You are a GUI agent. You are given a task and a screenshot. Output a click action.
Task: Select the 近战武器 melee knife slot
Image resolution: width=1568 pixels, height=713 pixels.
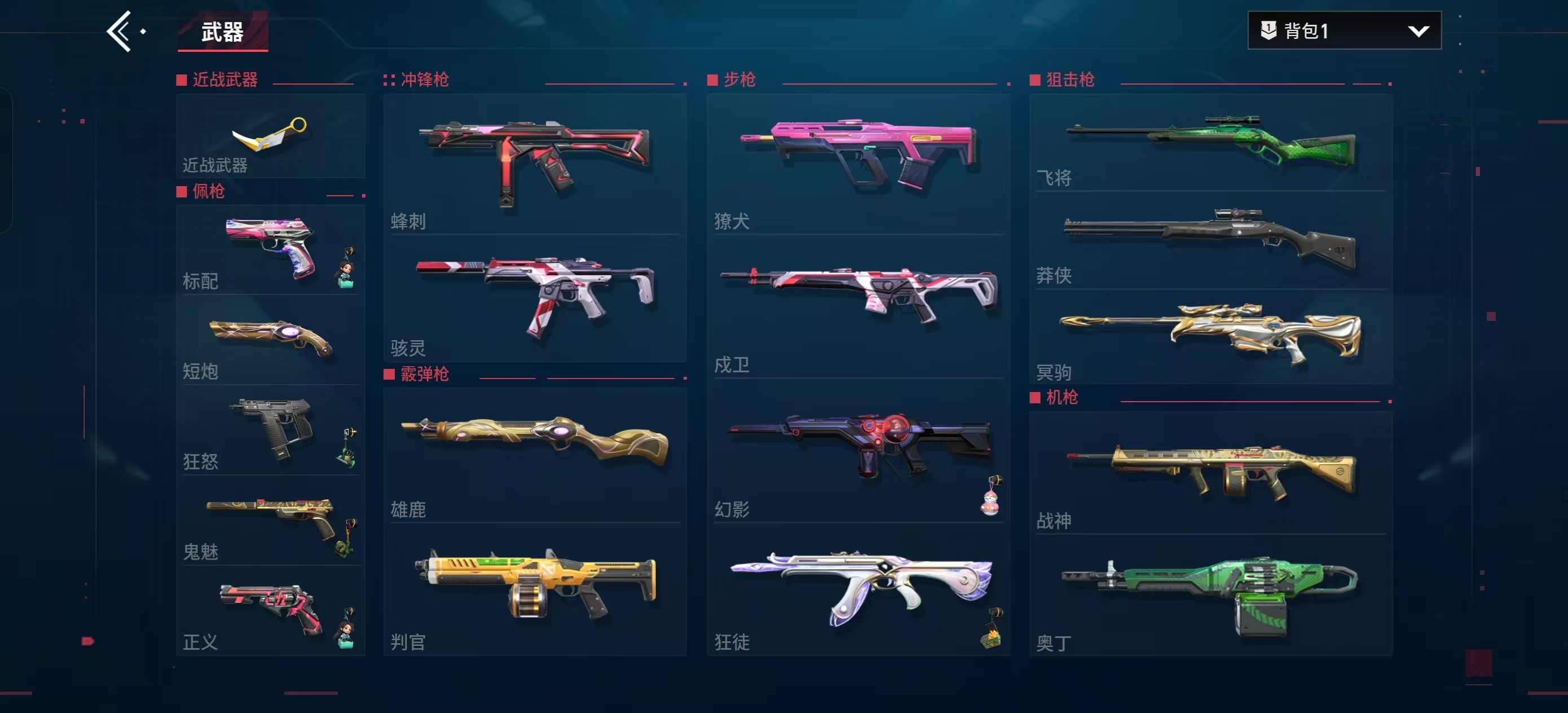click(x=270, y=137)
